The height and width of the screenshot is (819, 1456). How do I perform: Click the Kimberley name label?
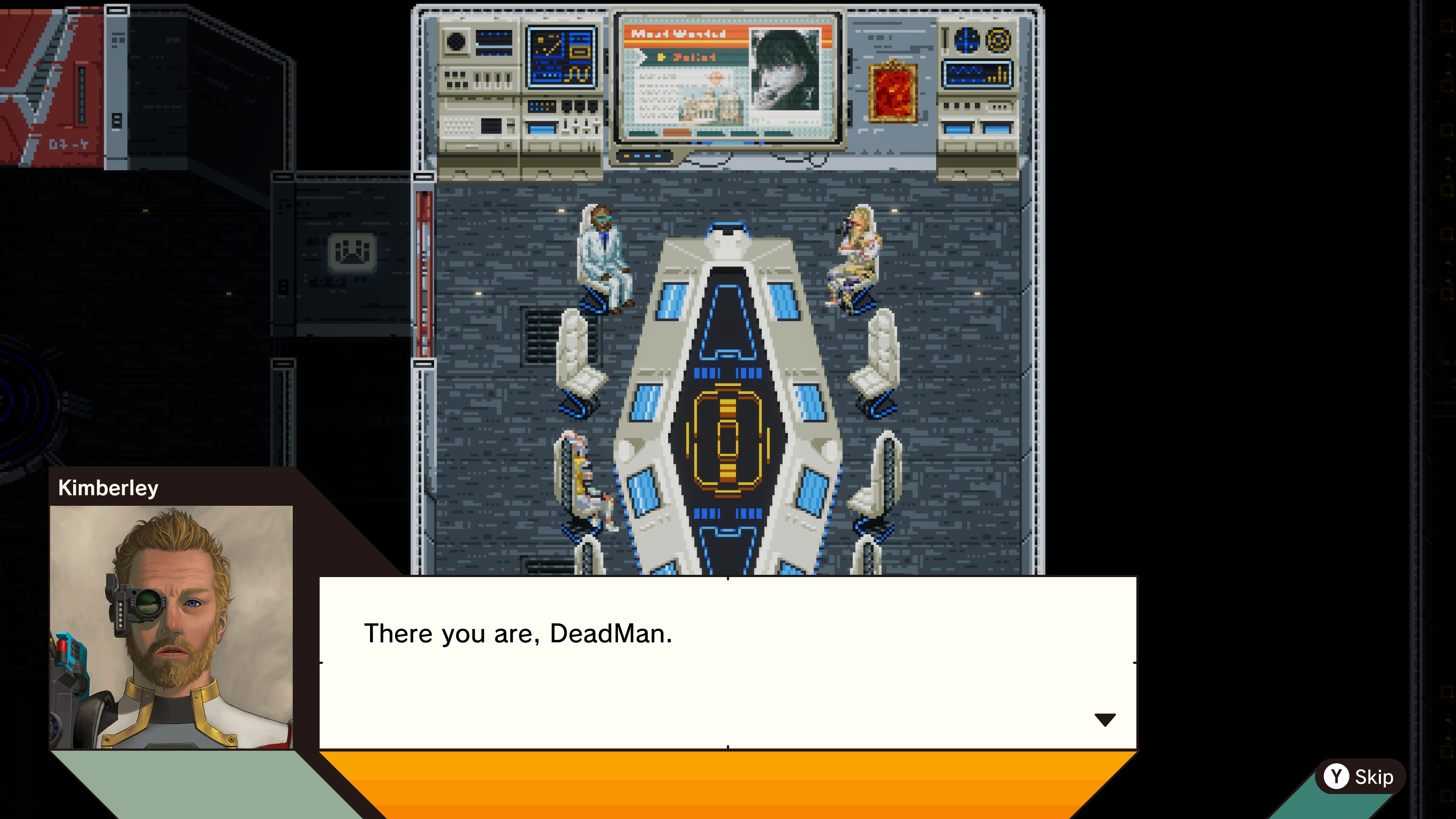coord(108,489)
